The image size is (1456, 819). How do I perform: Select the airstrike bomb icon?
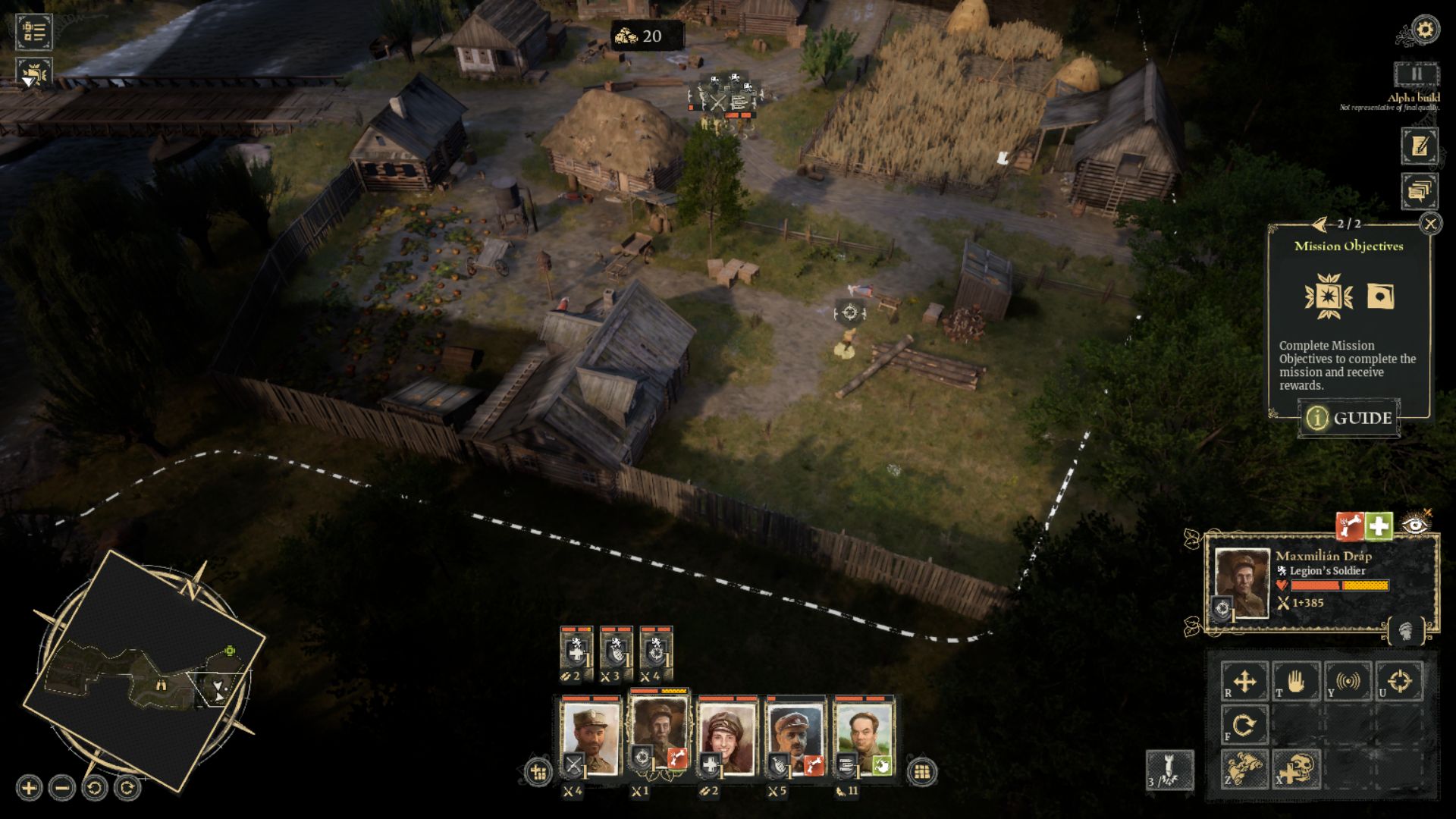click(x=1169, y=770)
